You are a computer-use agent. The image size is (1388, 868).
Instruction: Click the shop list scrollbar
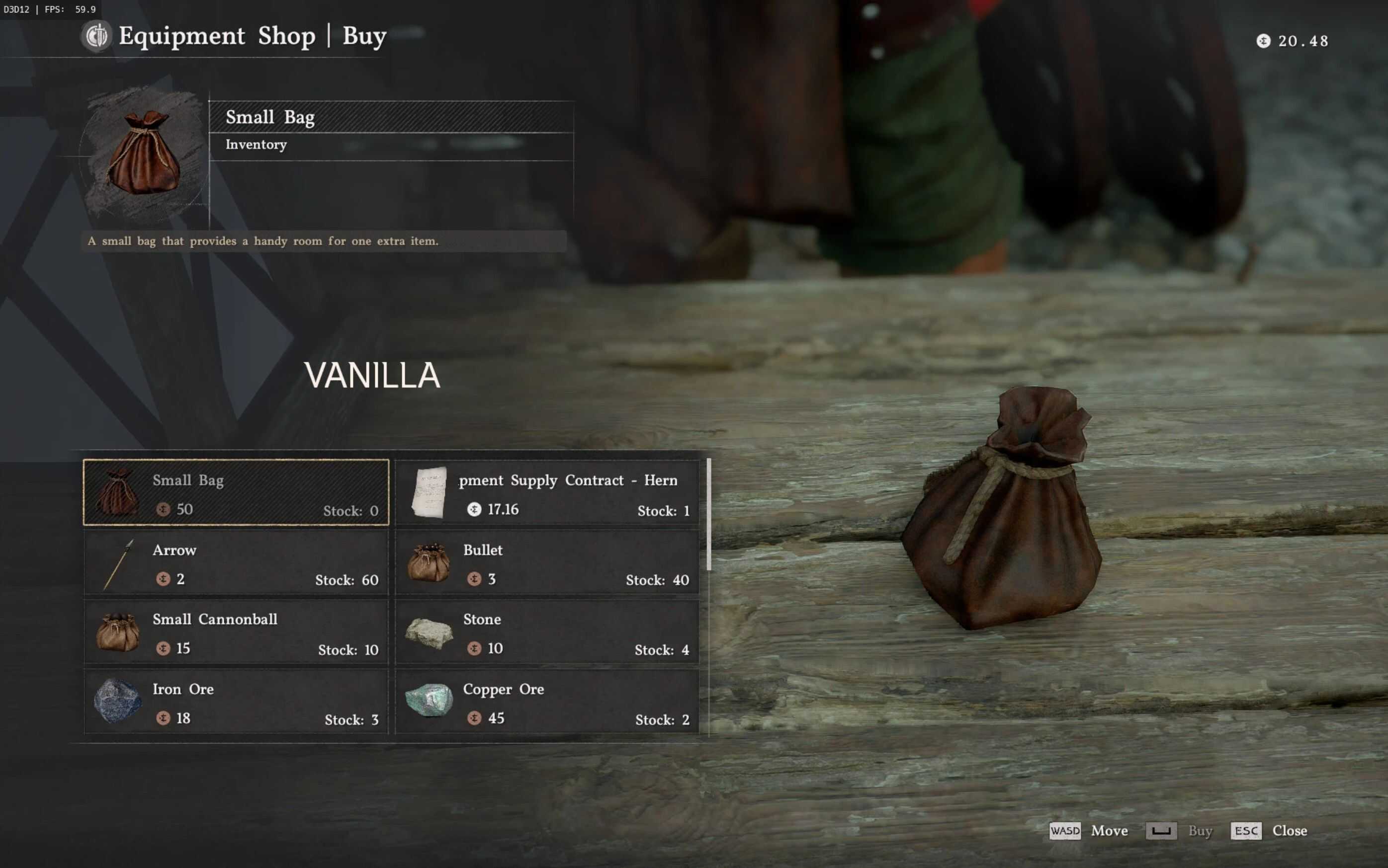pos(709,514)
